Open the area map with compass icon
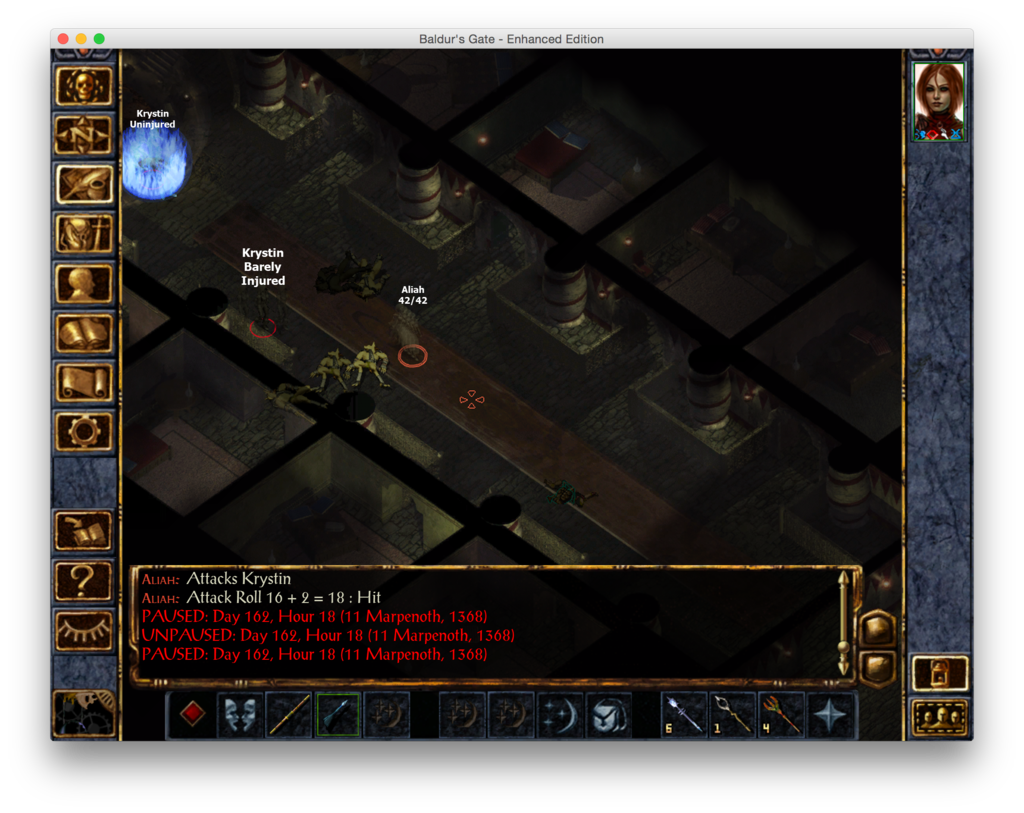Screen dimensions: 1024x813 [84, 135]
